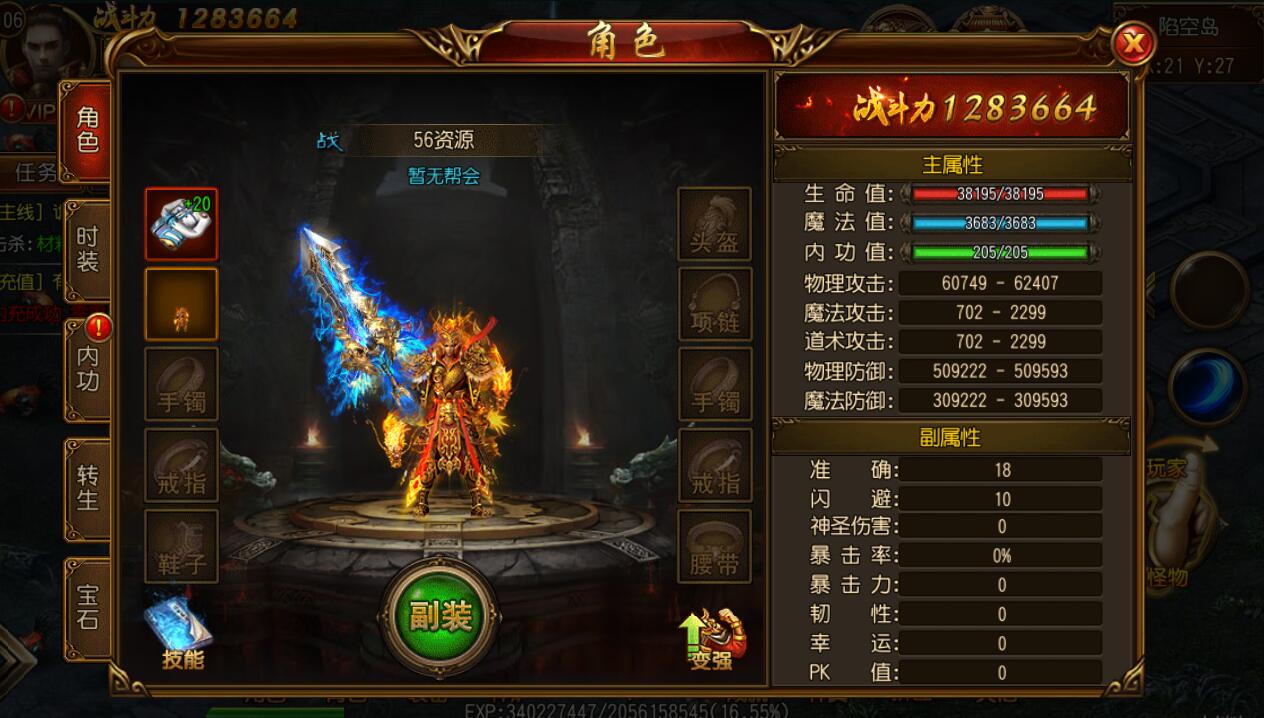This screenshot has width=1264, height=718.
Task: Switch to the 角色 tab
Action: click(x=87, y=130)
